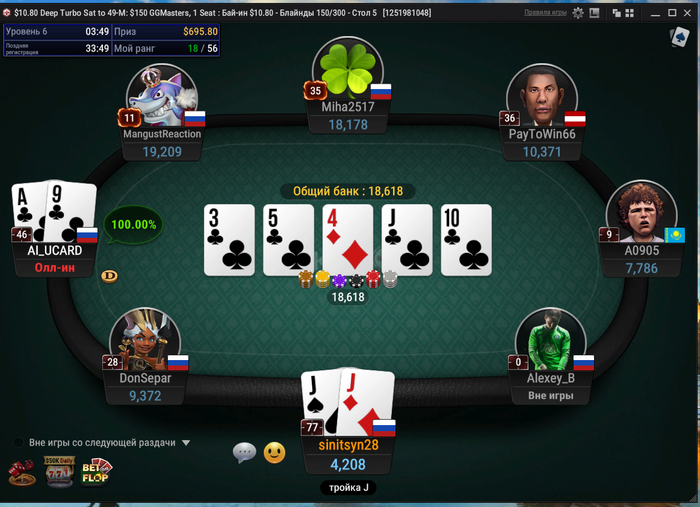Open the Bet Flop side game
The width and height of the screenshot is (700, 507).
(x=96, y=470)
